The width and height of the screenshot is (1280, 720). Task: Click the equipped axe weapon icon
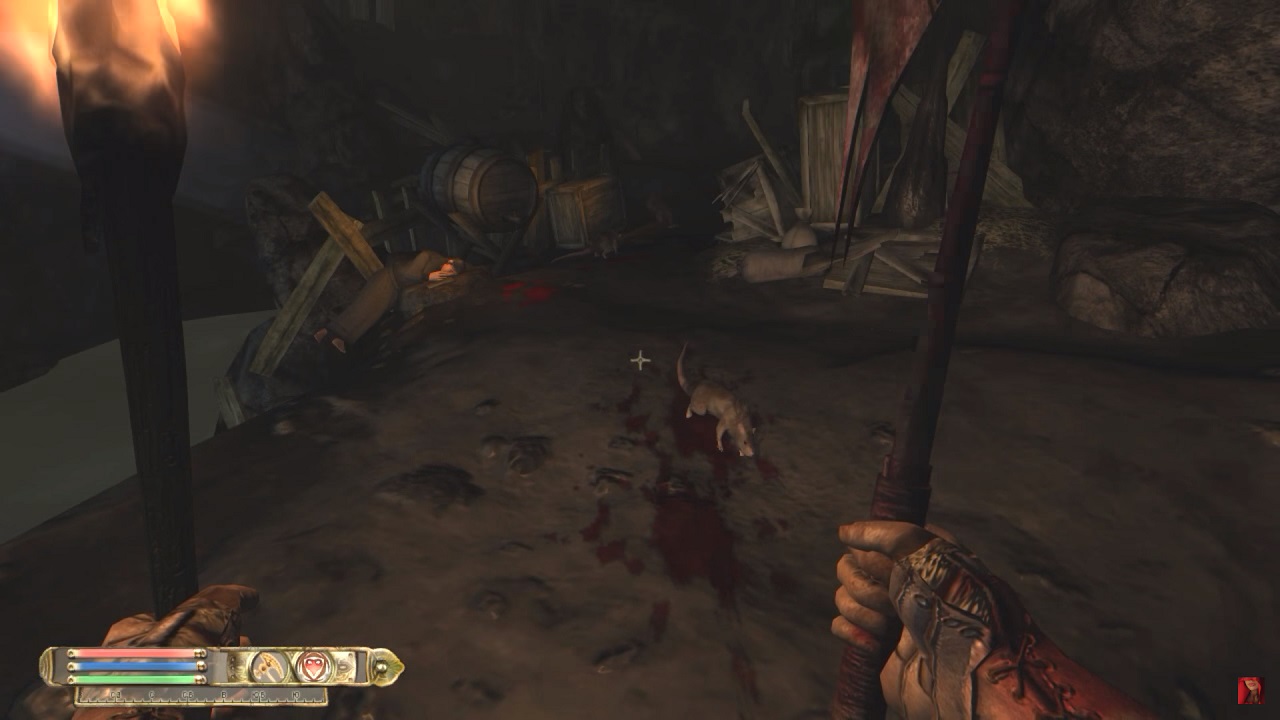click(268, 666)
